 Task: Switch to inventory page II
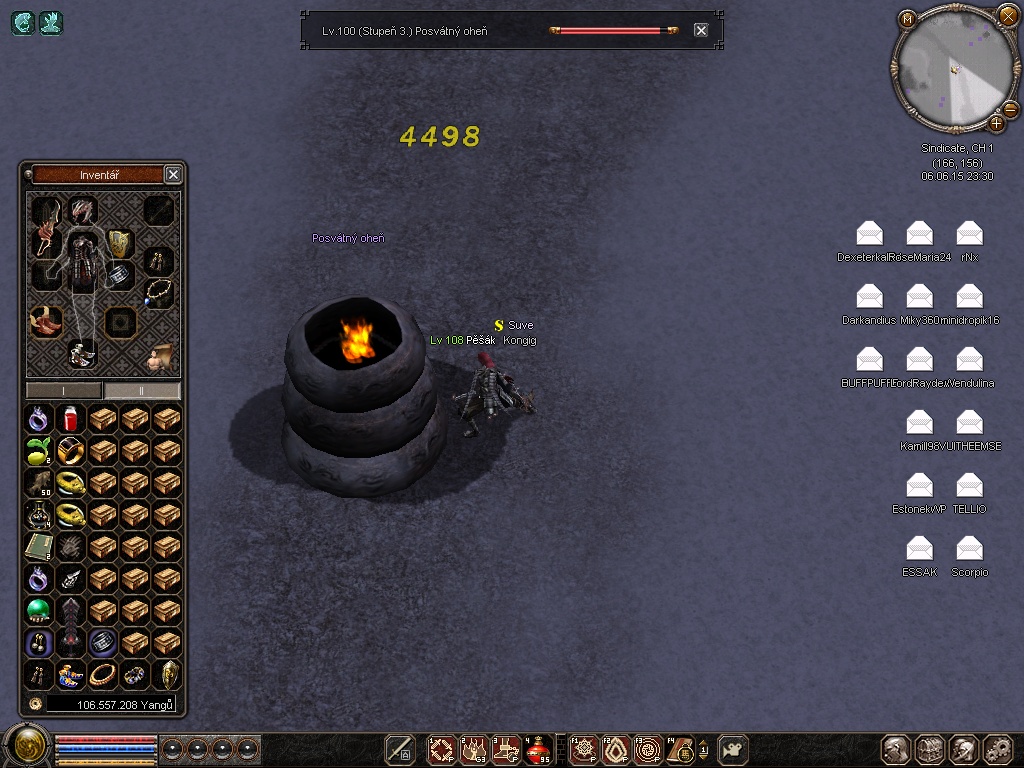pyautogui.click(x=142, y=390)
